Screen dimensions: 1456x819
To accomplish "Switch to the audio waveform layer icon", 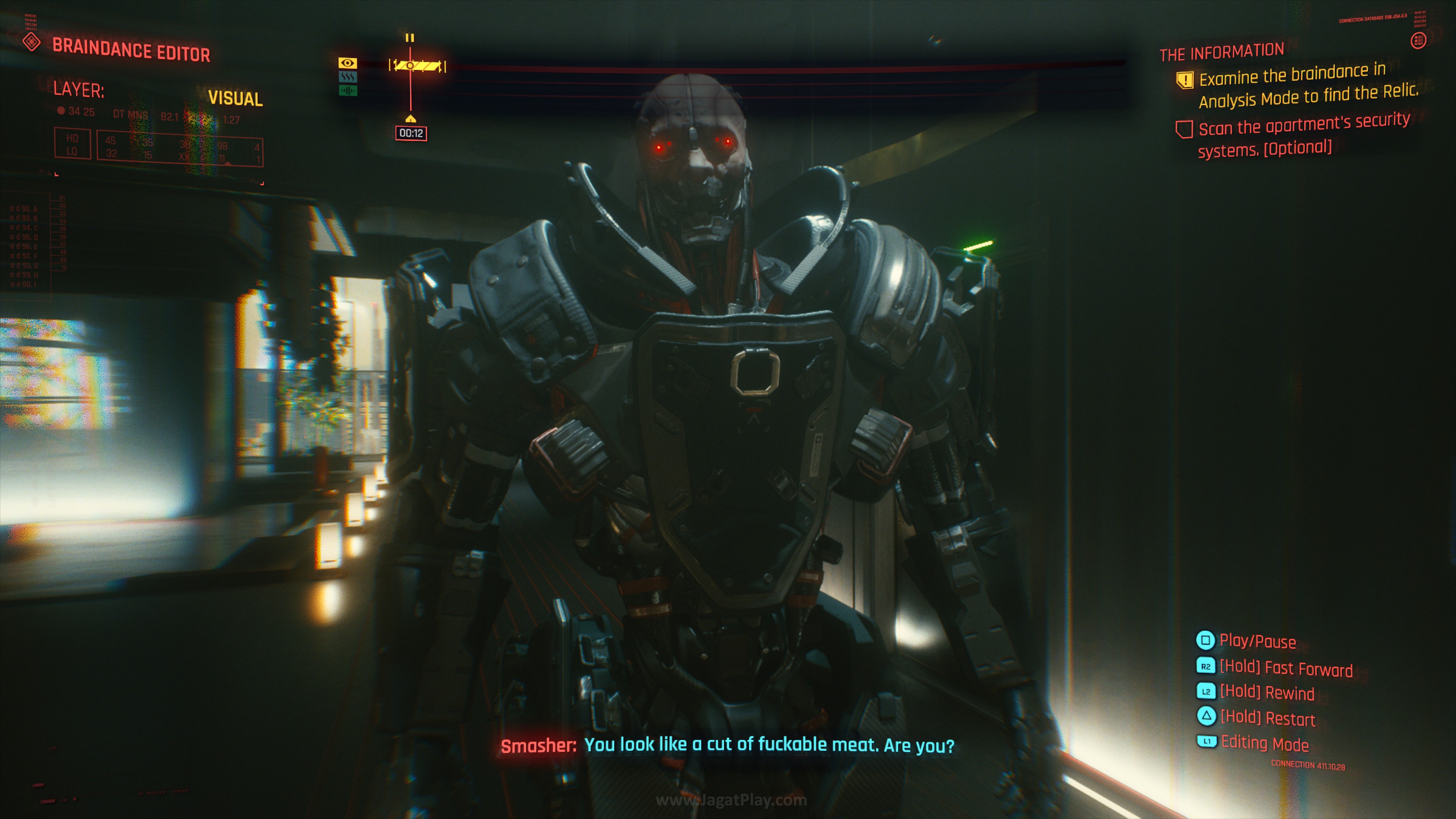I will coord(348,91).
